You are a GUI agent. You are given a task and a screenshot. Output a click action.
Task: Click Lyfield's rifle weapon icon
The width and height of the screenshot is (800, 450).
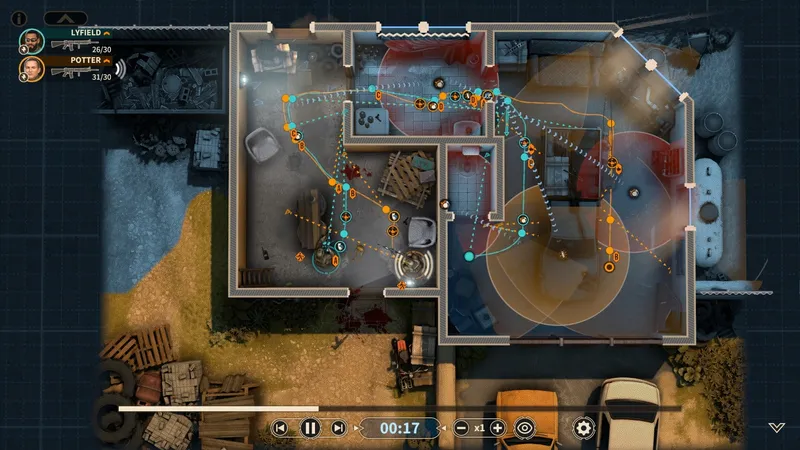point(70,47)
